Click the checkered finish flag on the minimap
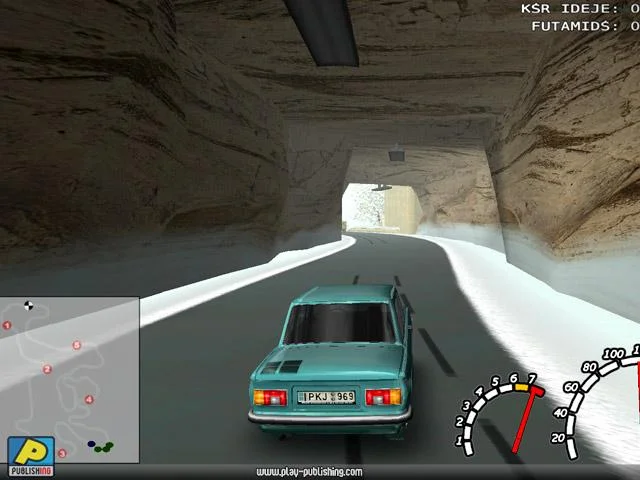Screen dimensions: 640x480 click(x=28, y=306)
